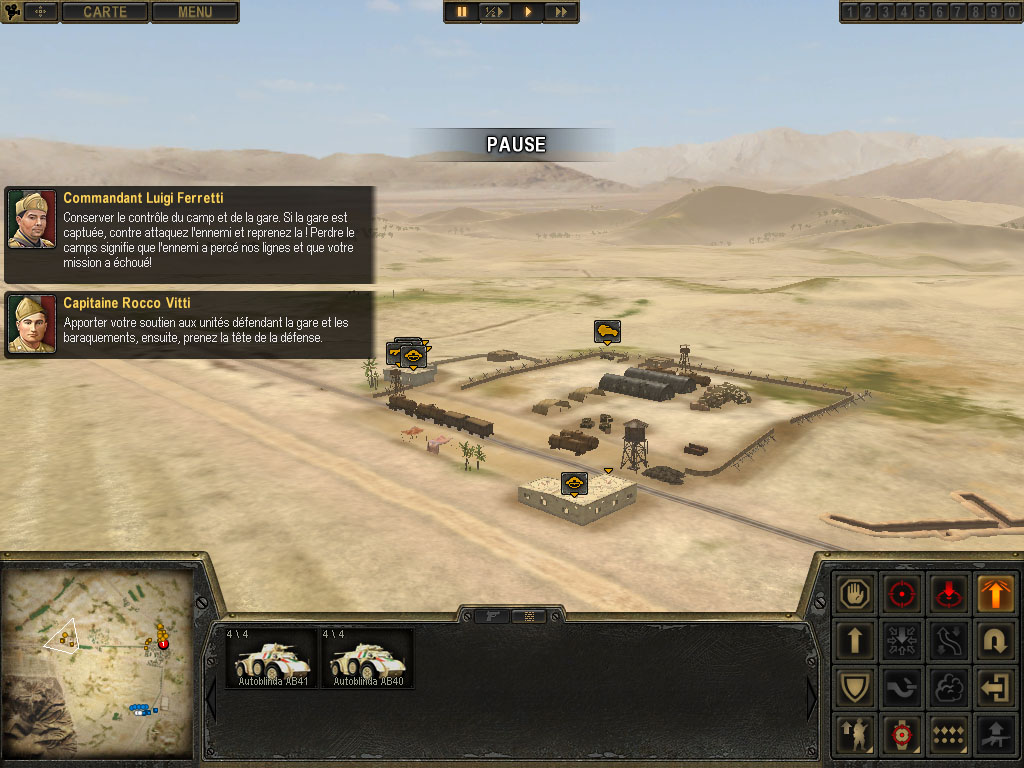1024x768 pixels.
Task: Open the soldier-with-arrow command options
Action: point(857,735)
